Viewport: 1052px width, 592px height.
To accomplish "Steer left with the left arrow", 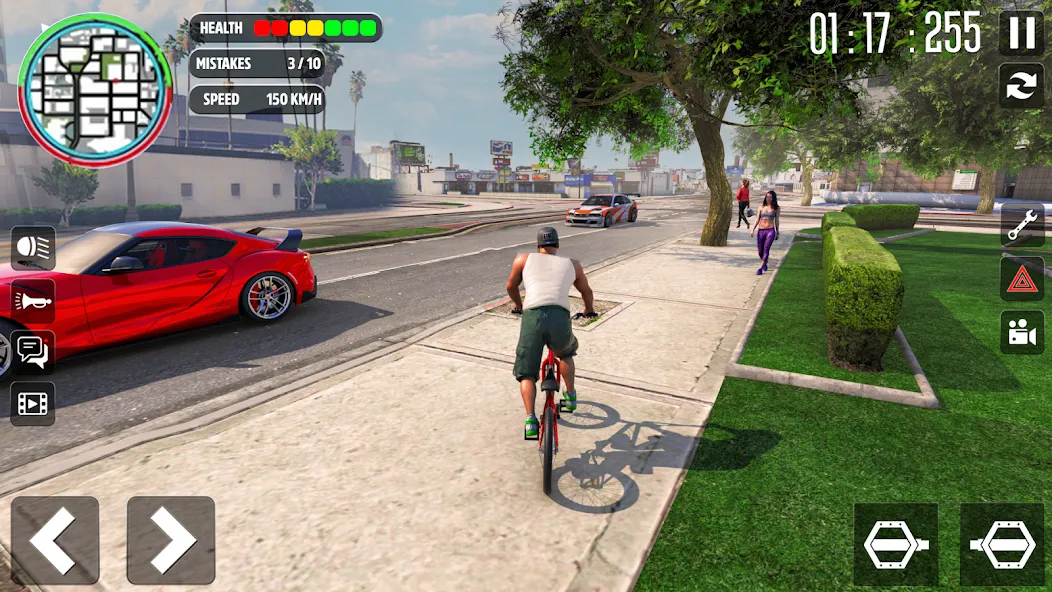I will pyautogui.click(x=55, y=540).
